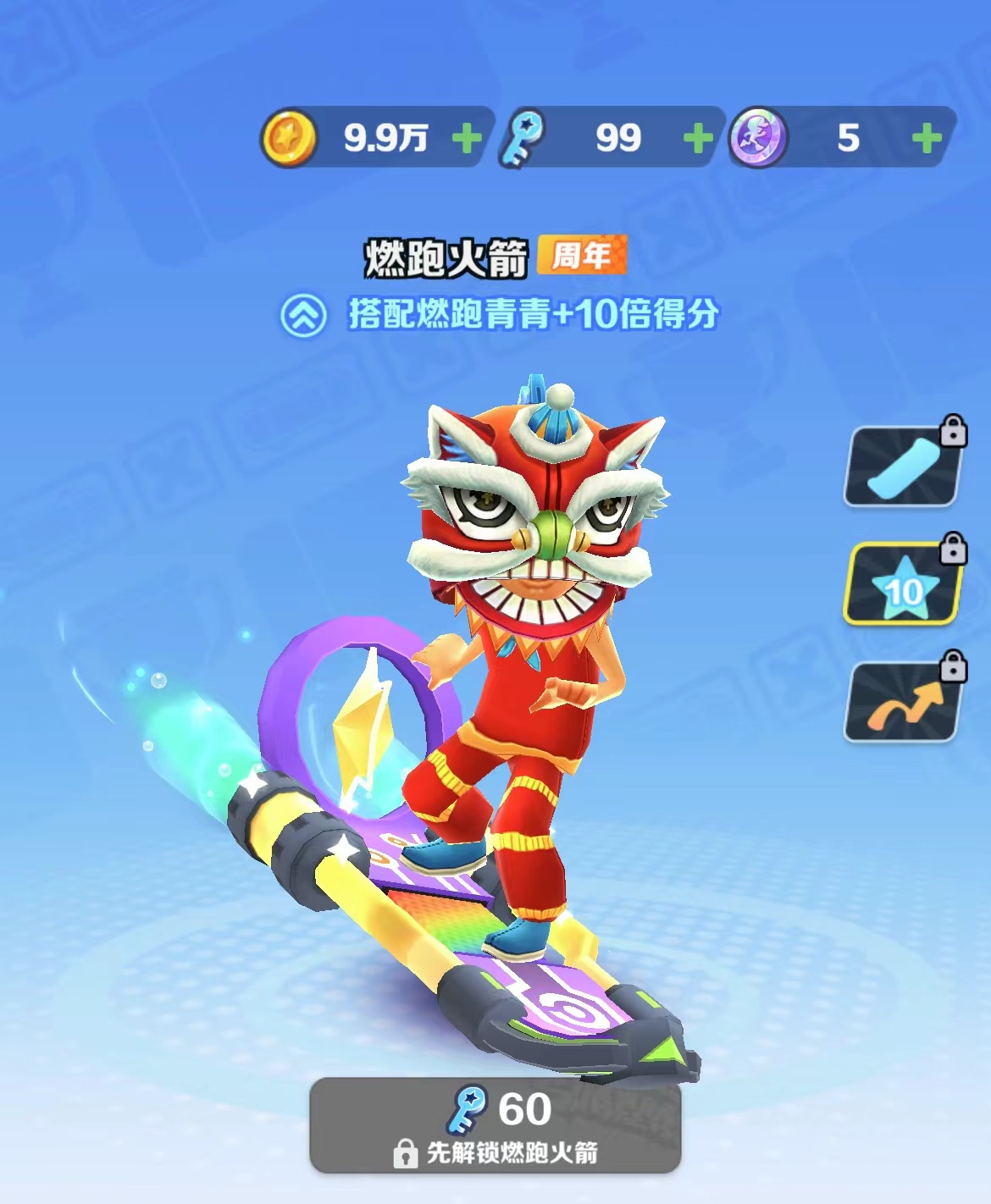Add purple runner tokens via plus button

[x=927, y=138]
